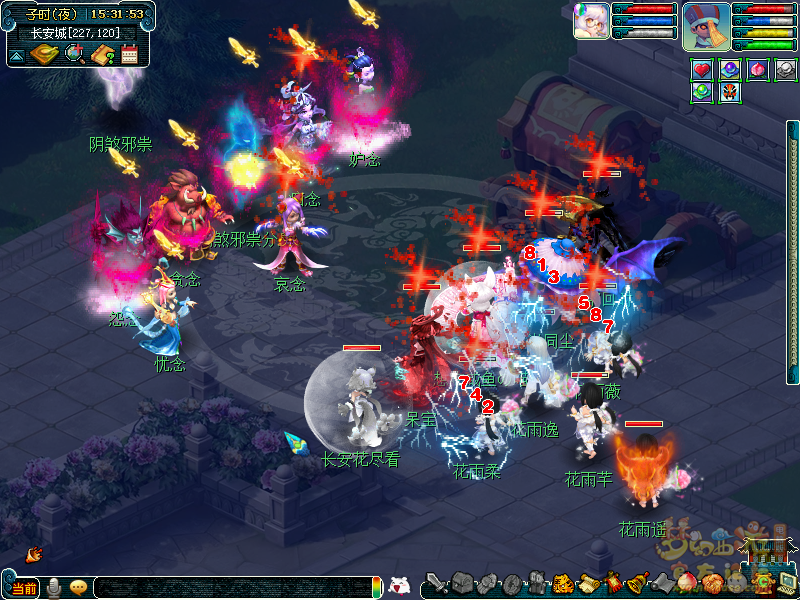Open the help book with question mark
The height and width of the screenshot is (600, 800).
[x=102, y=54]
